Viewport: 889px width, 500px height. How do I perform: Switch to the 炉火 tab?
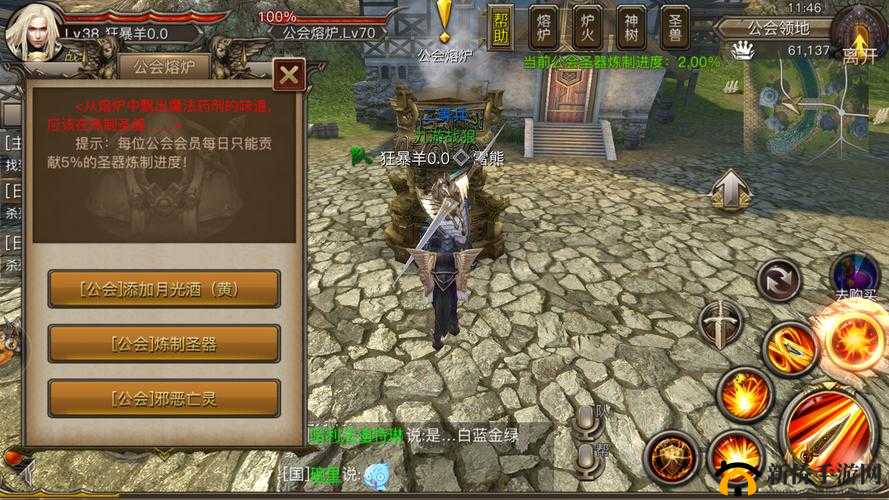pyautogui.click(x=589, y=28)
